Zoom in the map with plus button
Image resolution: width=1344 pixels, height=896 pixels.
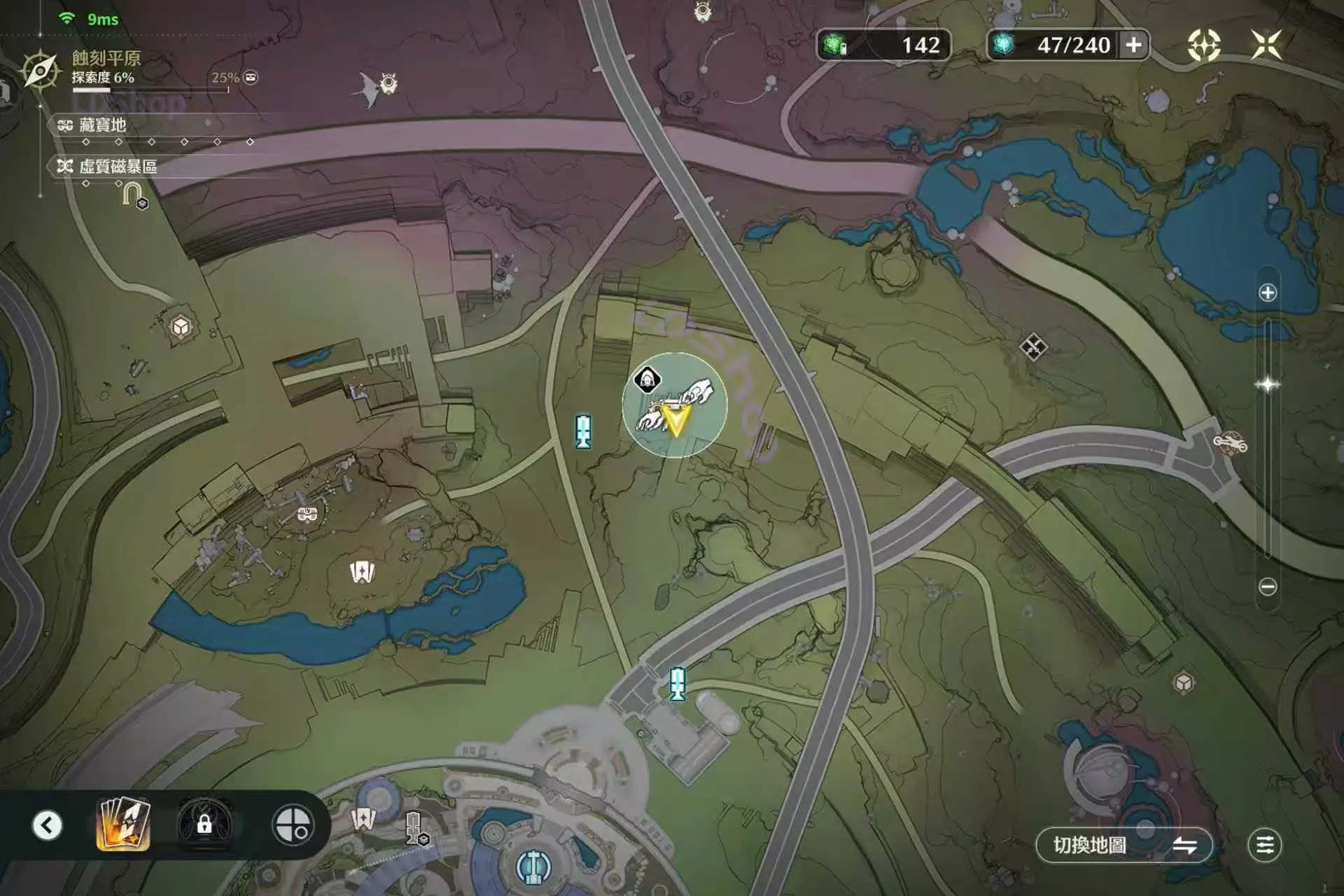(x=1268, y=293)
